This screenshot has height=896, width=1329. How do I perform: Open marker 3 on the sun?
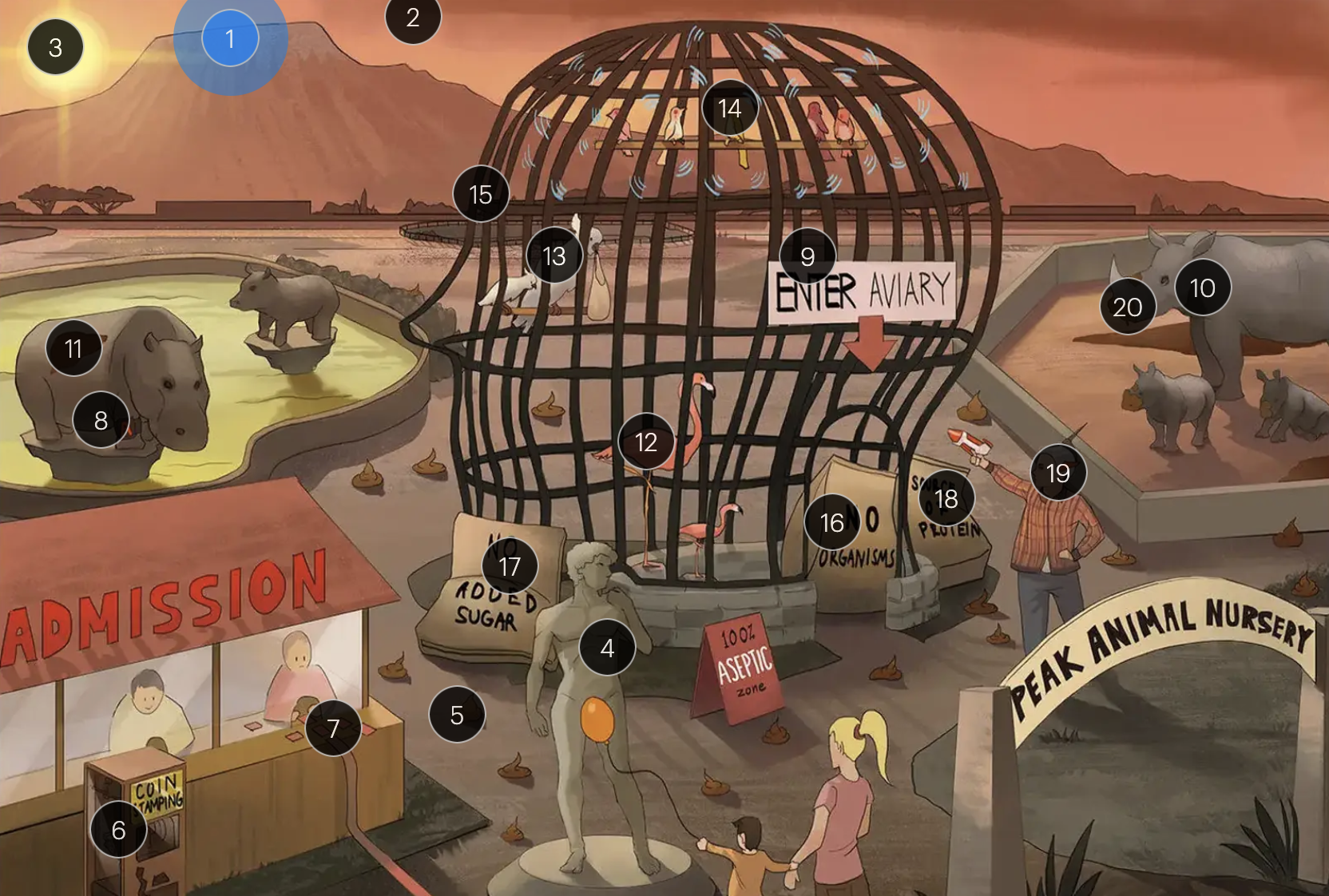point(55,47)
